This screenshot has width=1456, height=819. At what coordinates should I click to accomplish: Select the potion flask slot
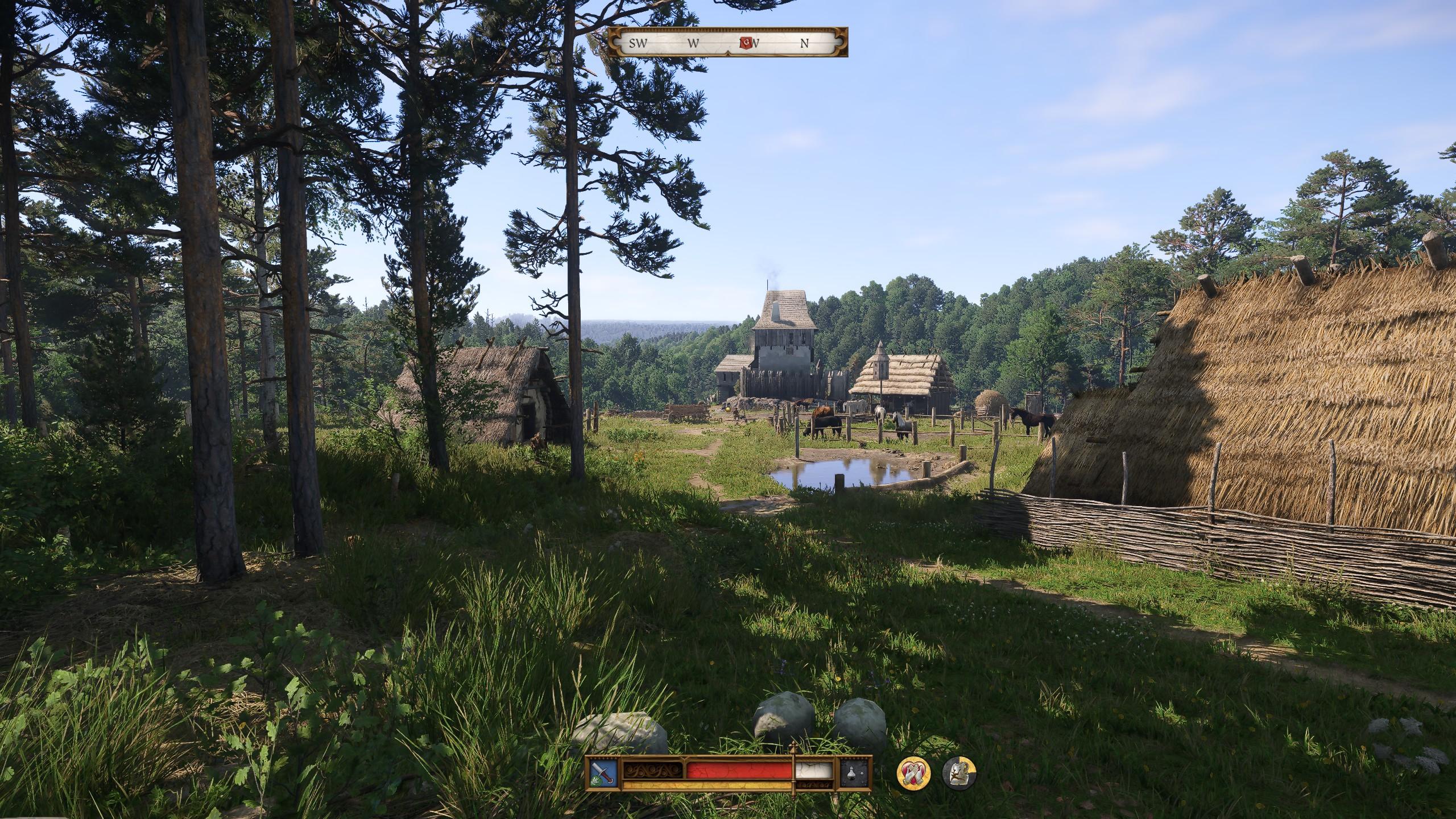coord(856,772)
